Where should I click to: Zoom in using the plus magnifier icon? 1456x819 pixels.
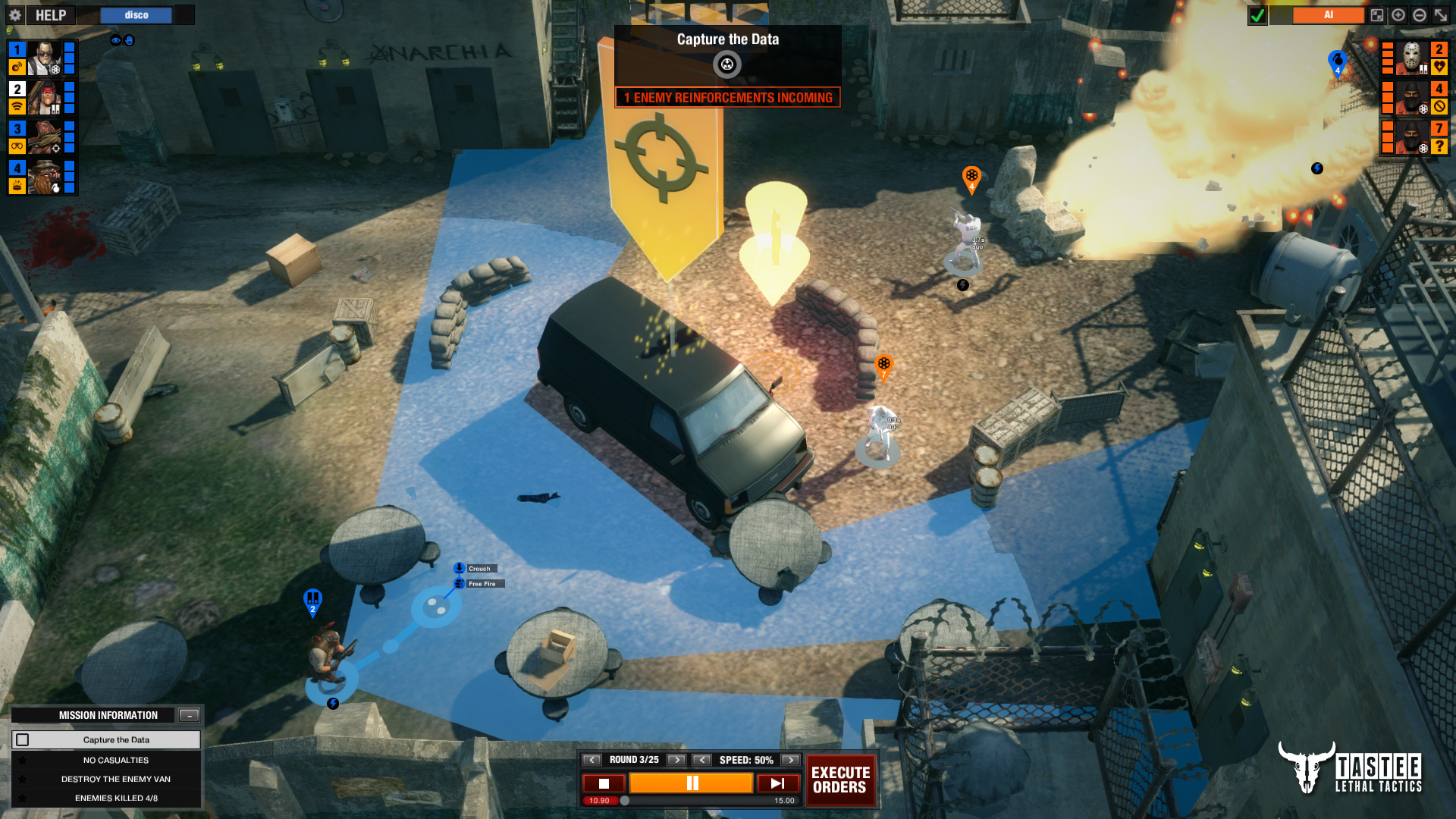1398,14
